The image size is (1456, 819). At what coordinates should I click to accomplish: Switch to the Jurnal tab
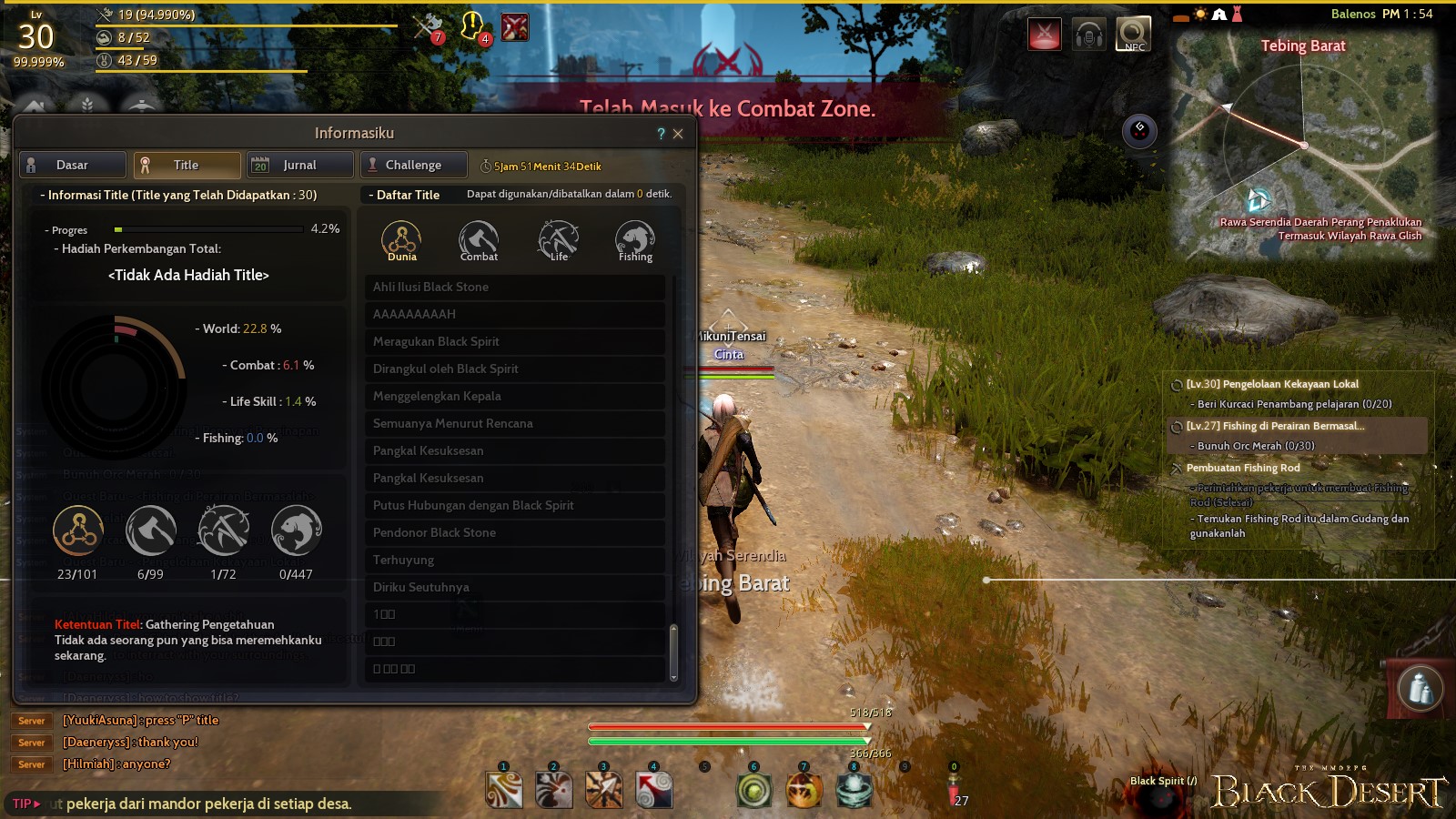[x=300, y=165]
